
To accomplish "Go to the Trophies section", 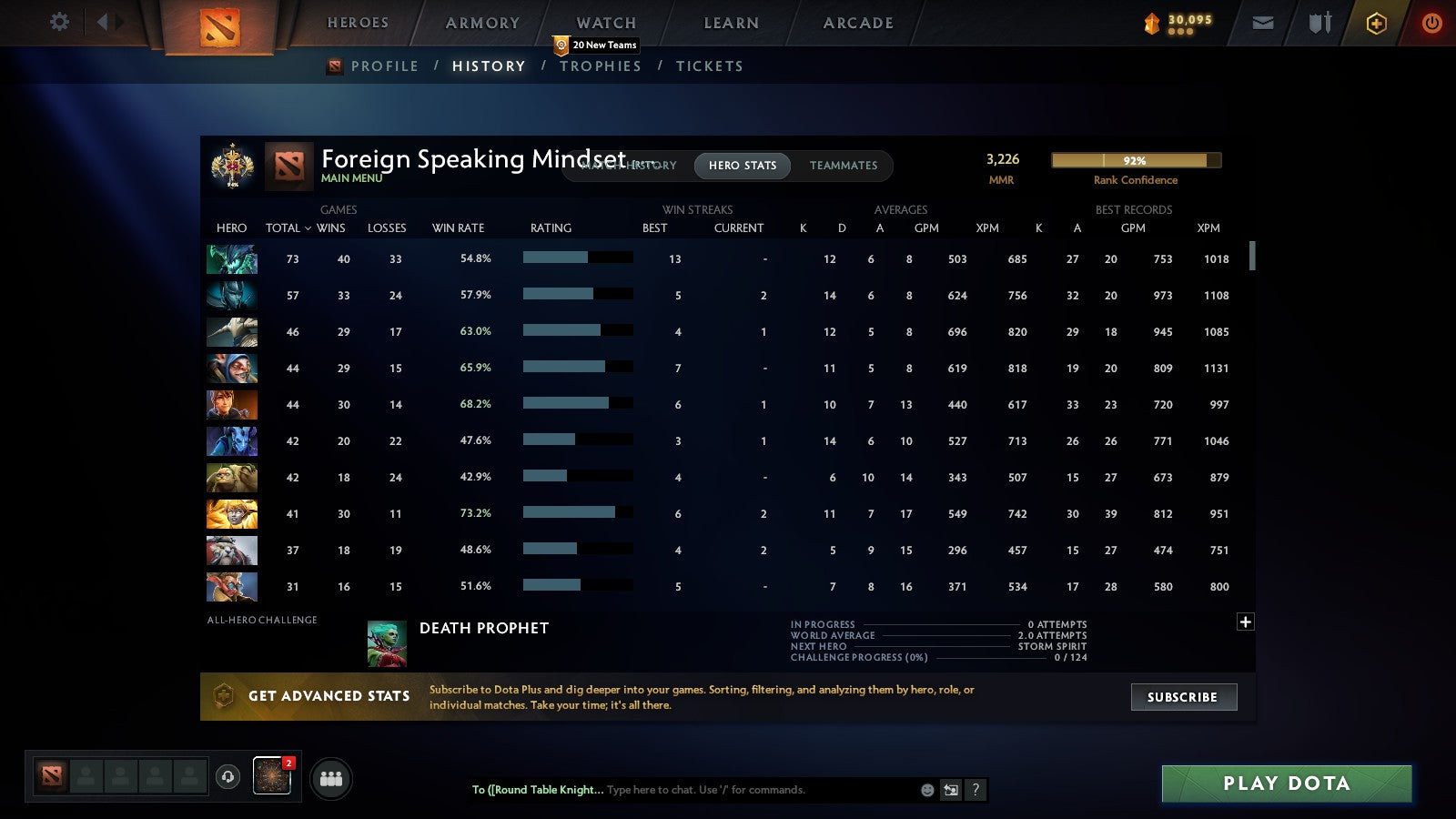I will click(x=601, y=66).
